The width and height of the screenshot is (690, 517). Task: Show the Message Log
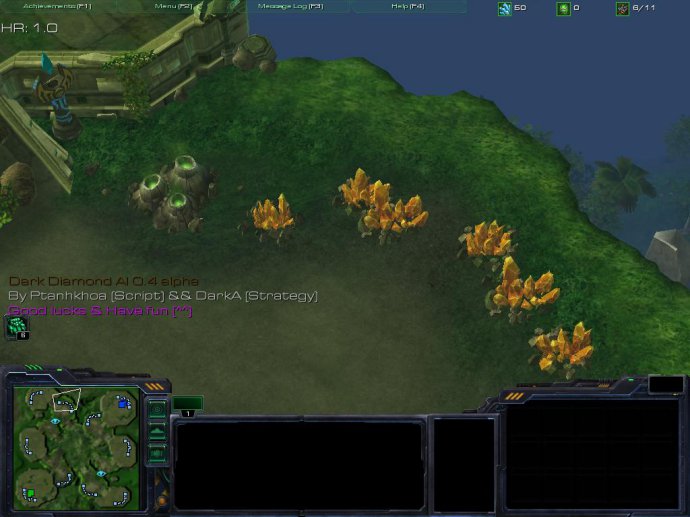[290, 6]
